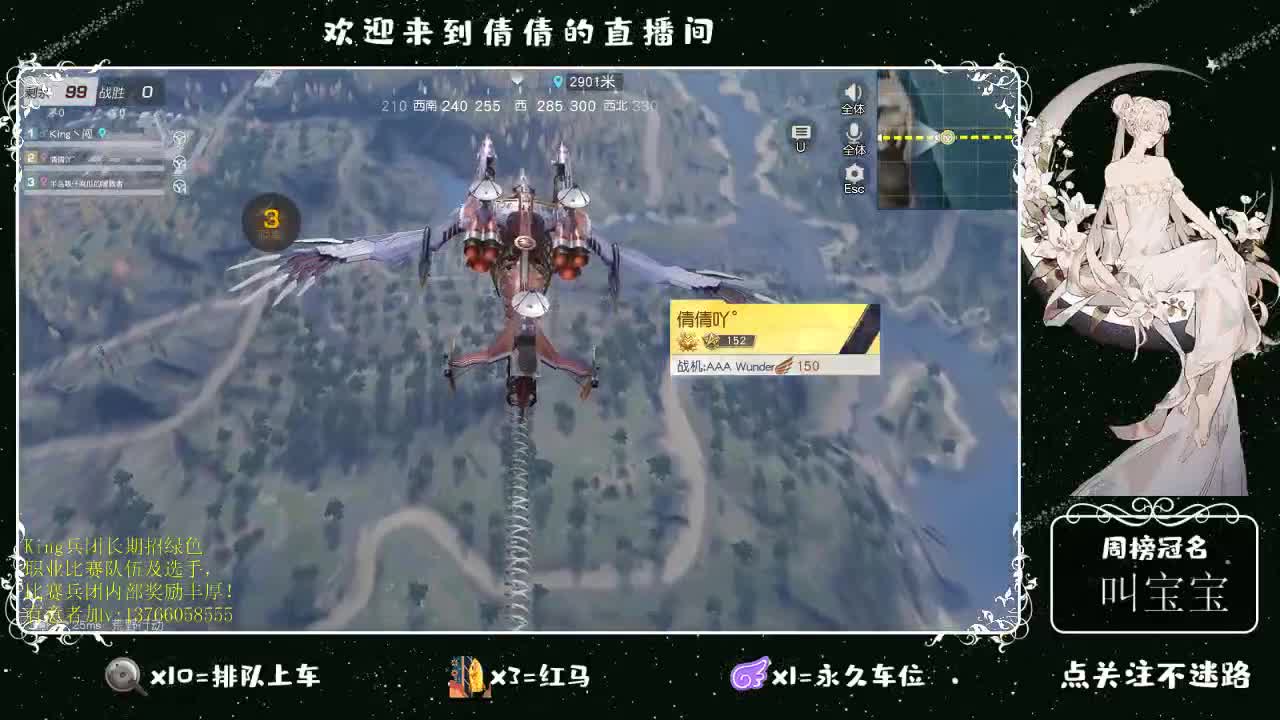Select the steering wheel icon beside King丶风
The image size is (1280, 720).
click(x=179, y=138)
